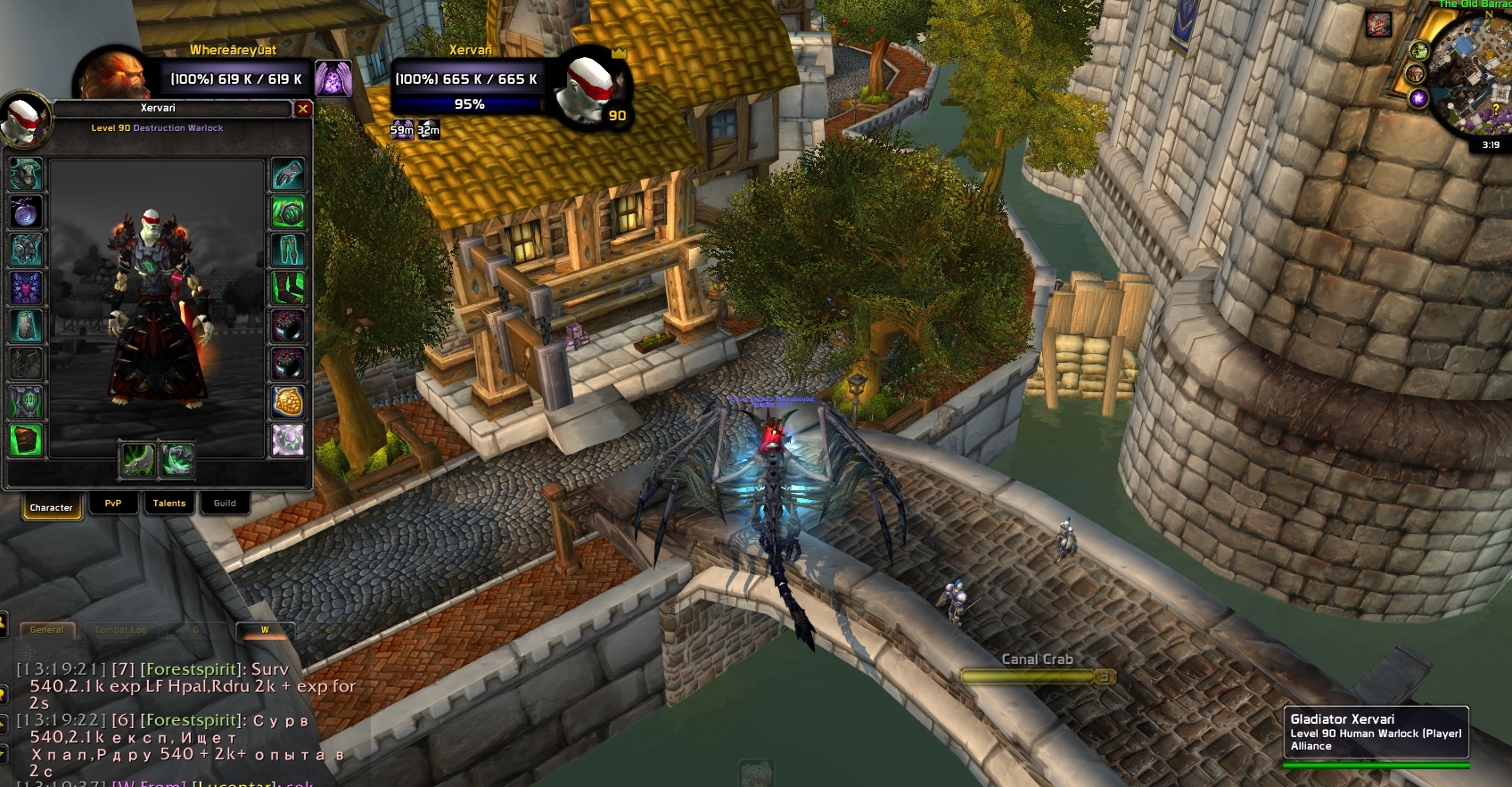The image size is (1512, 787).
Task: Switch to the Combat Log tab
Action: [x=120, y=630]
